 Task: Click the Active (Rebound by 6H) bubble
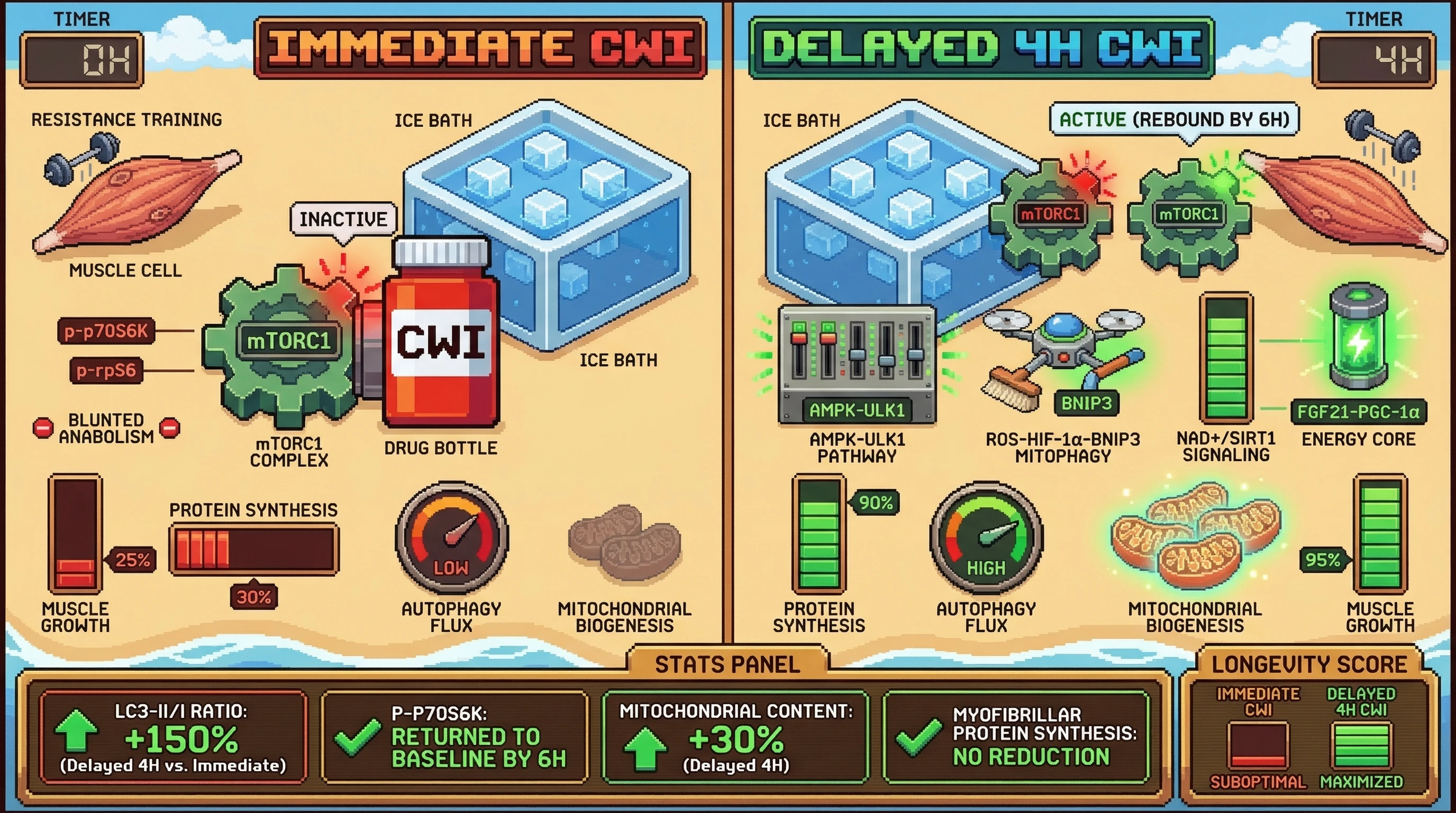click(x=1174, y=119)
